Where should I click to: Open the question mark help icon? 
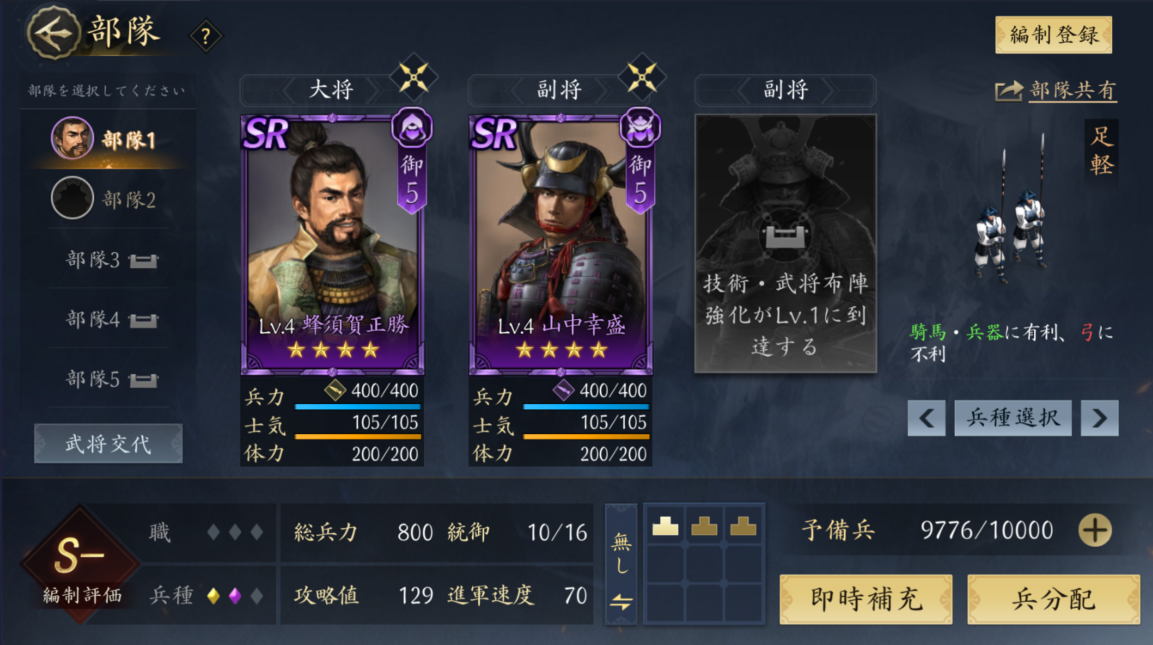click(206, 37)
